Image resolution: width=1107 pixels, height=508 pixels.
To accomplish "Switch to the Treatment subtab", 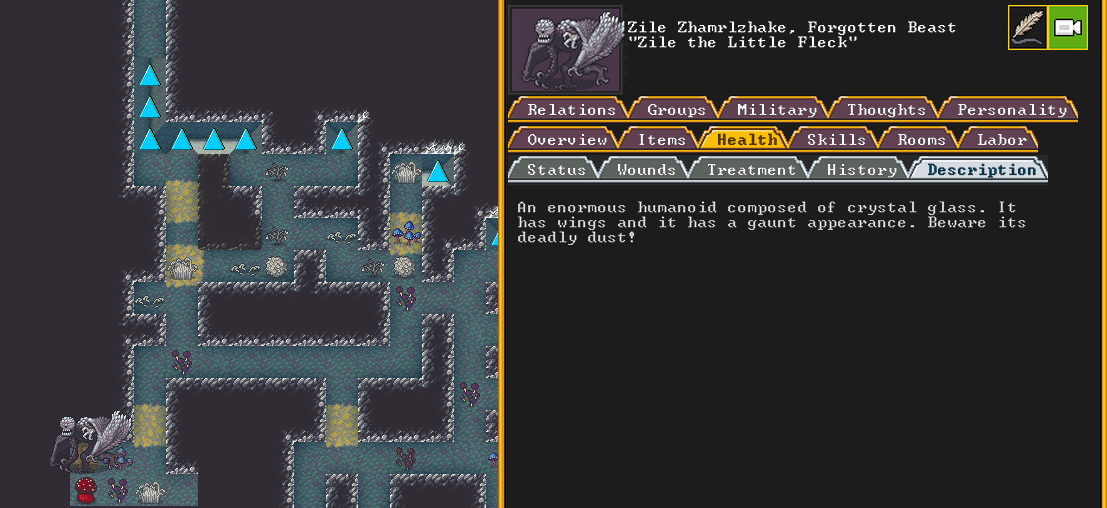I will pyautogui.click(x=751, y=170).
